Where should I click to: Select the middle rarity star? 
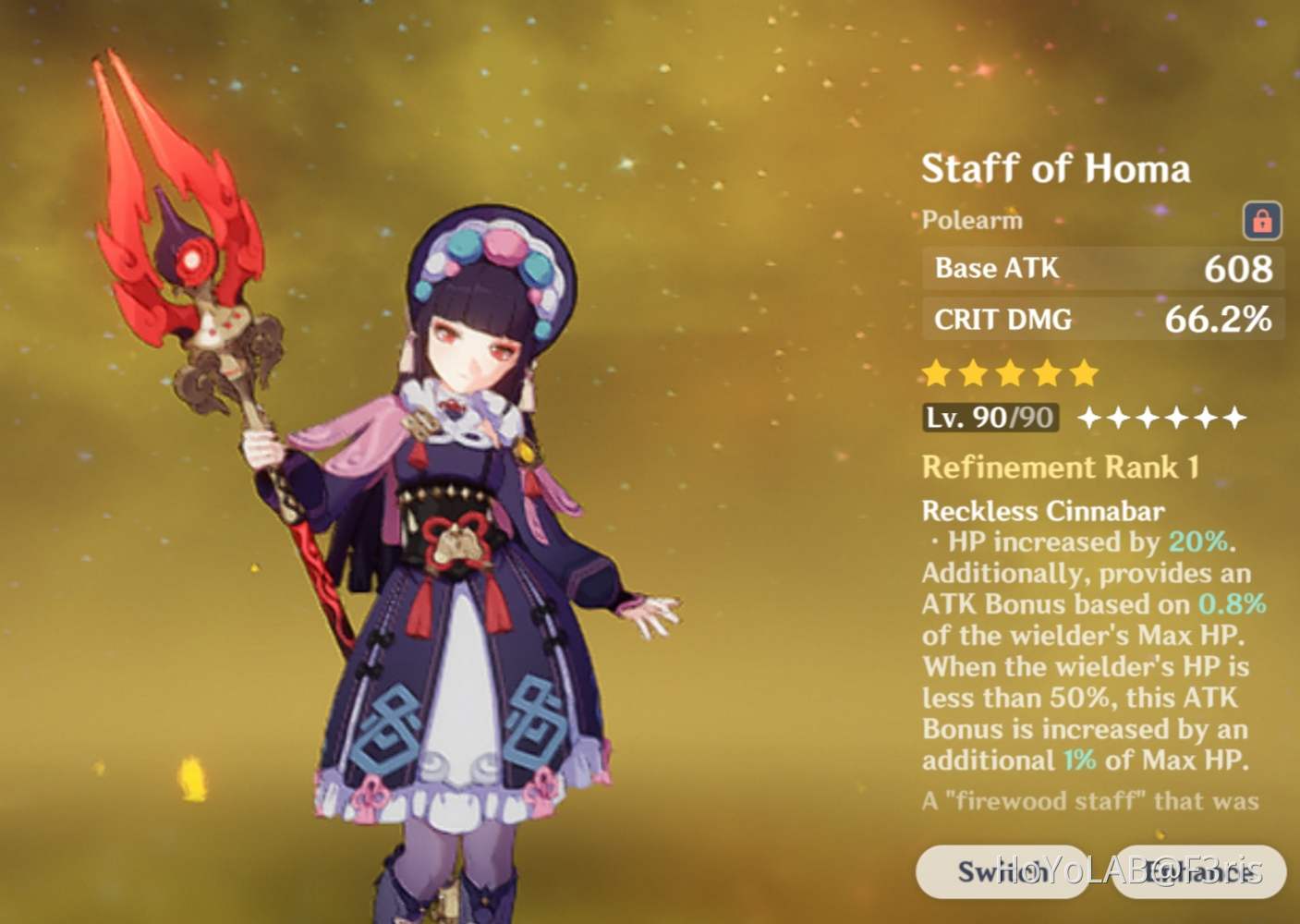tap(1008, 371)
